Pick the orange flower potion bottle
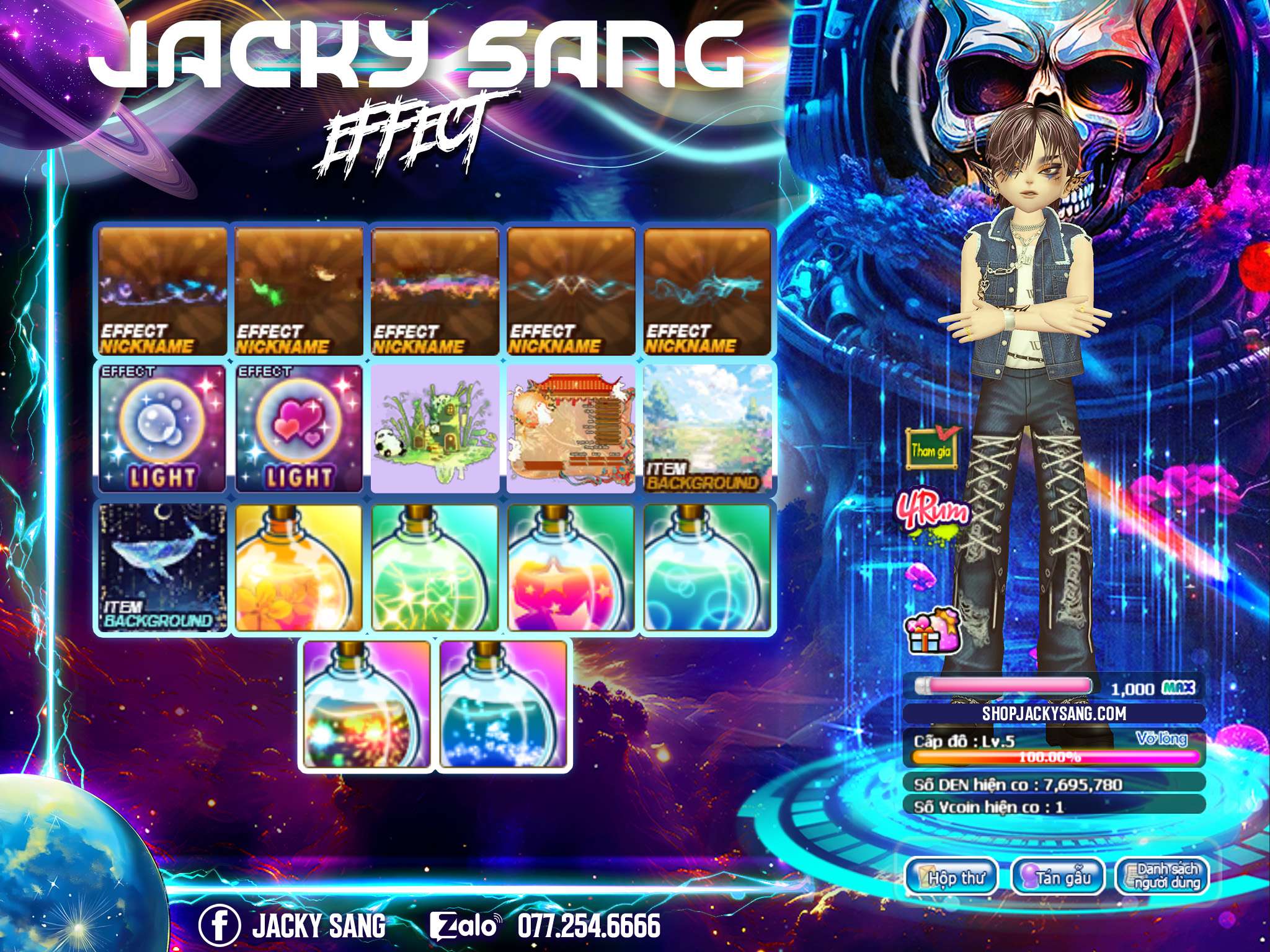 pos(299,568)
